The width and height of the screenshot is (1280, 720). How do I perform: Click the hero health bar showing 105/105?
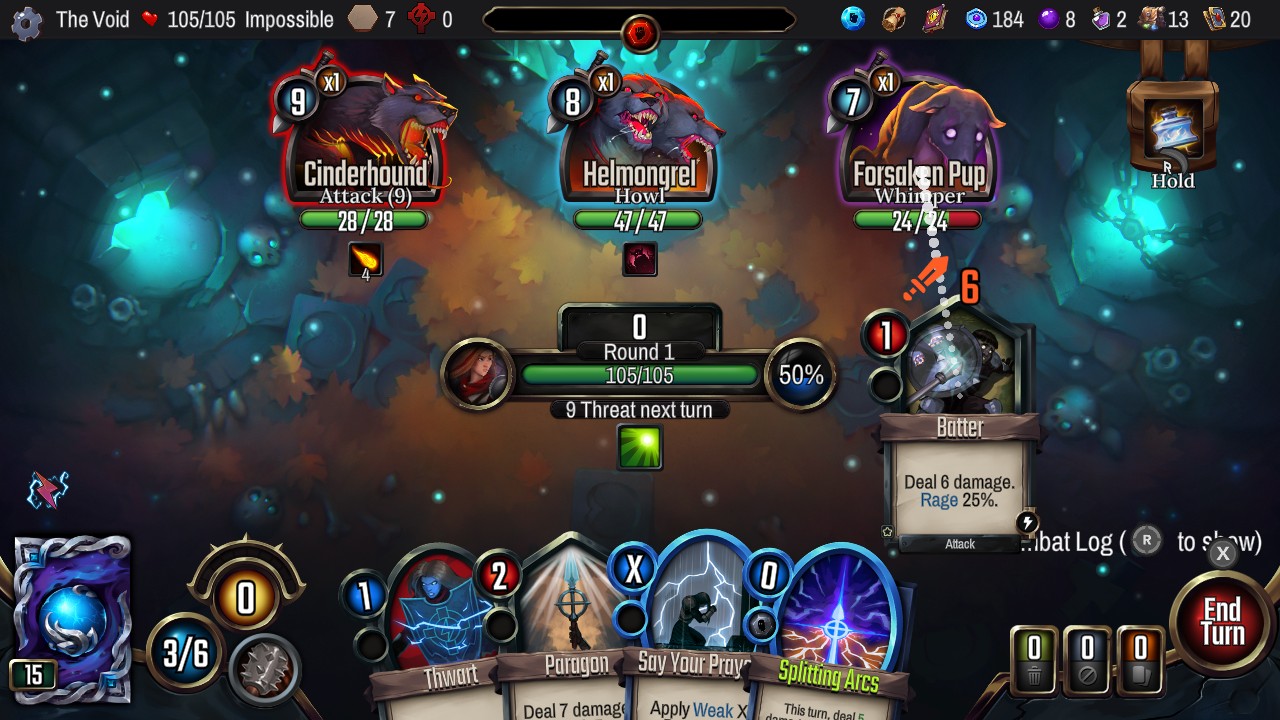tap(640, 376)
